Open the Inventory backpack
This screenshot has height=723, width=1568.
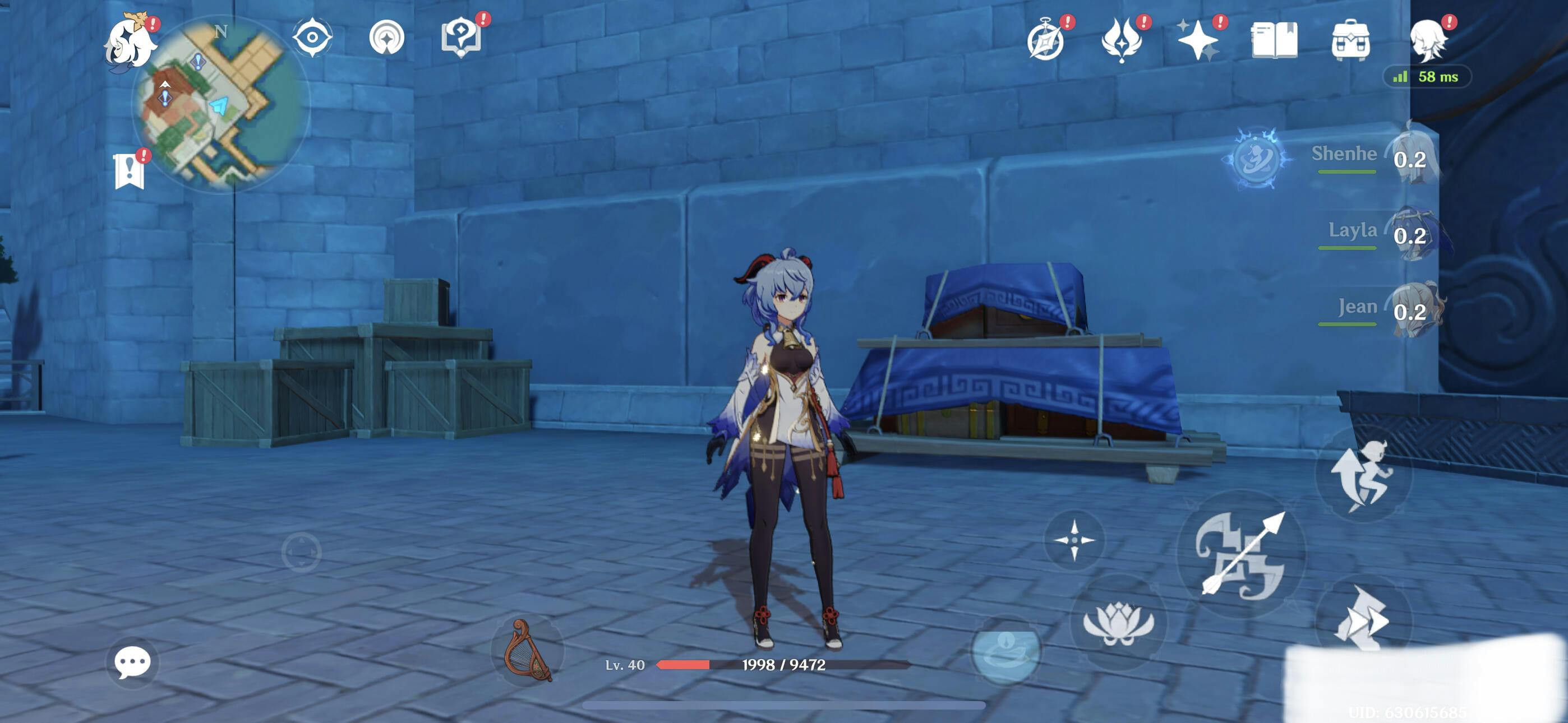(1350, 41)
